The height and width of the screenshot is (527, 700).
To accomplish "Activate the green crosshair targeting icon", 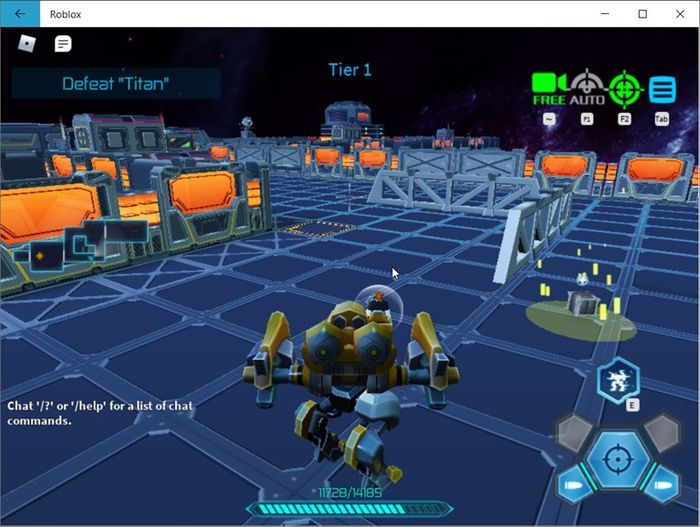I will tap(625, 88).
